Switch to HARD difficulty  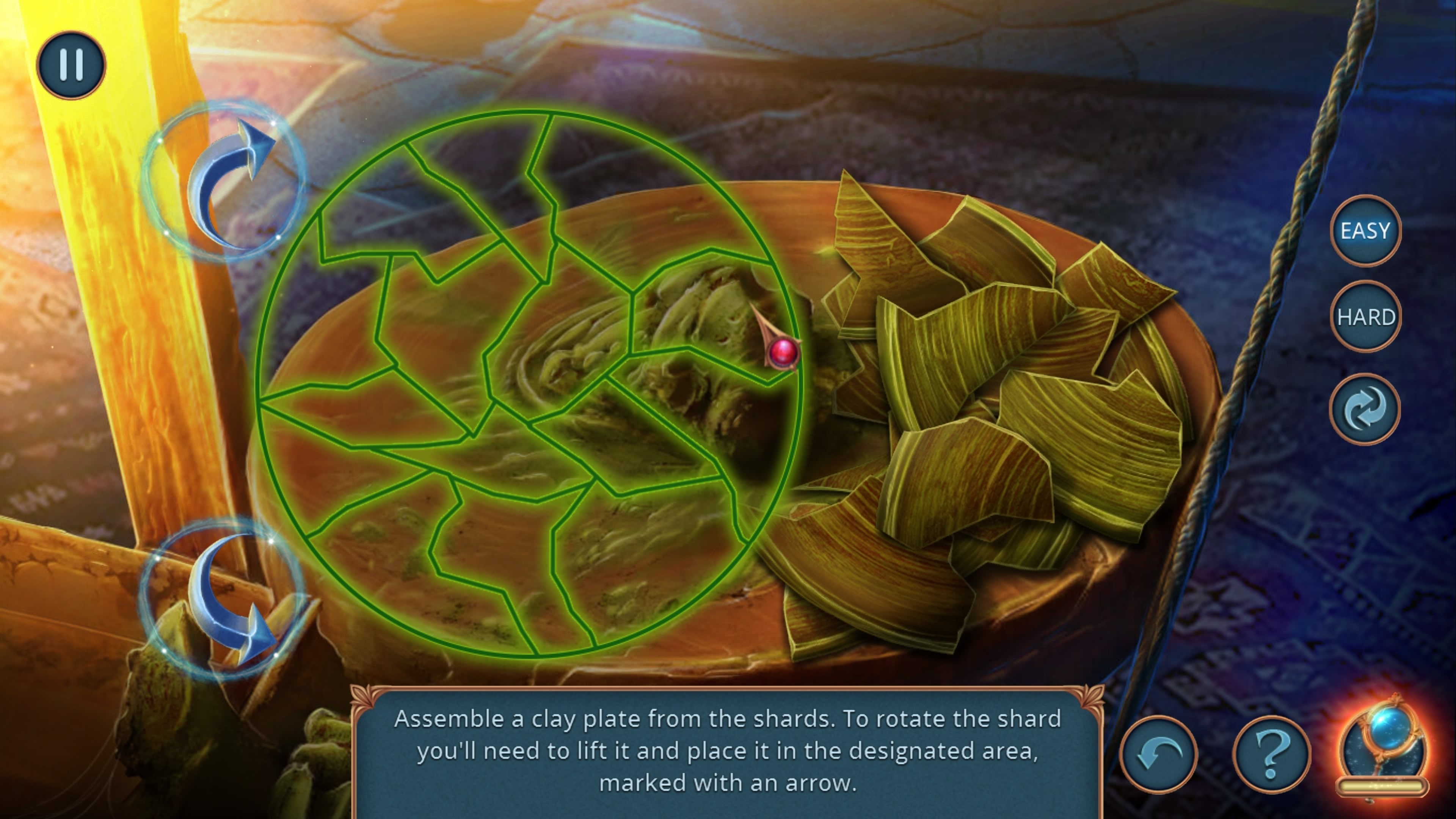[x=1365, y=317]
